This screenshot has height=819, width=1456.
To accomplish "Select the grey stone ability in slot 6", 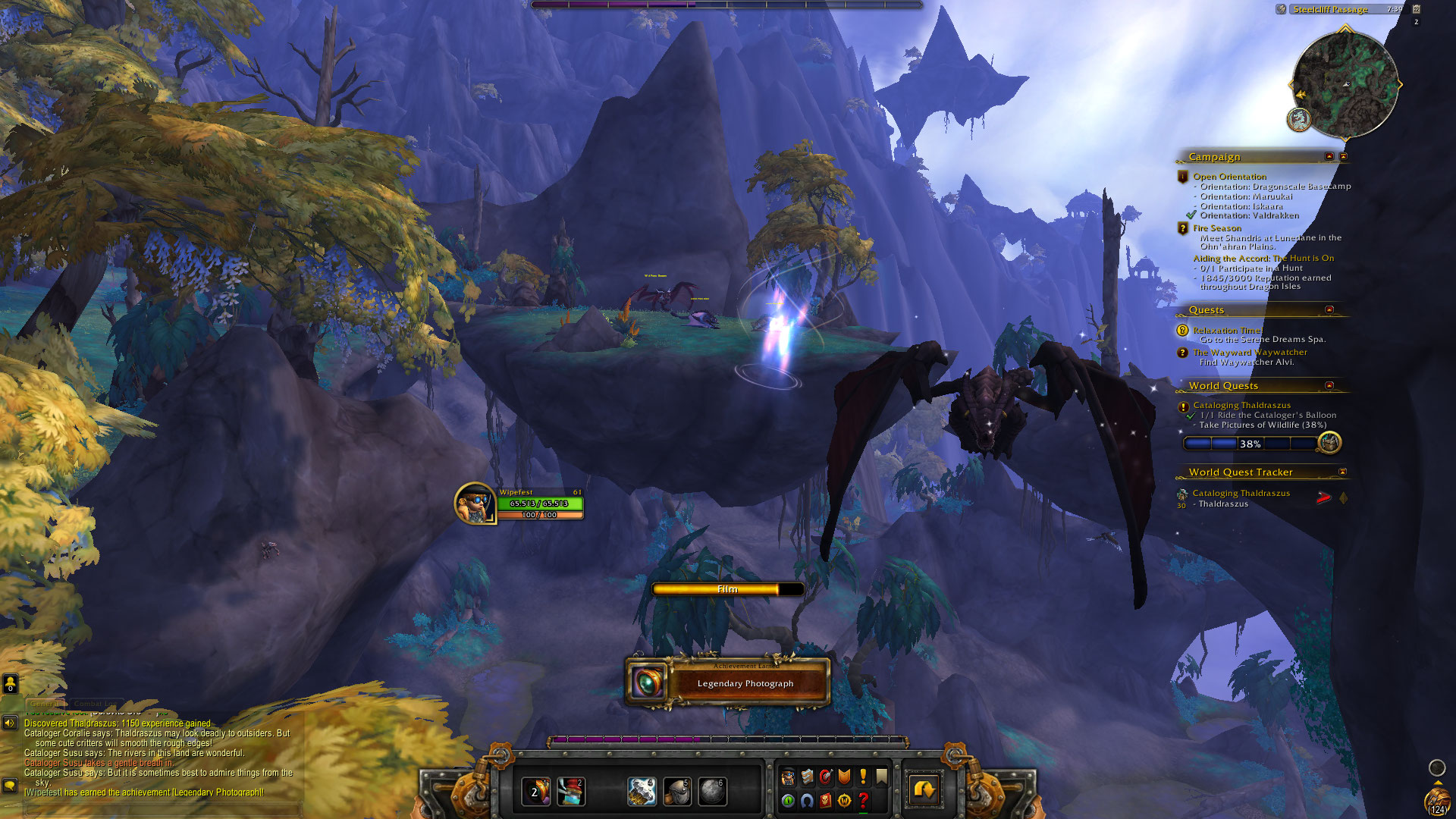I will (x=712, y=792).
